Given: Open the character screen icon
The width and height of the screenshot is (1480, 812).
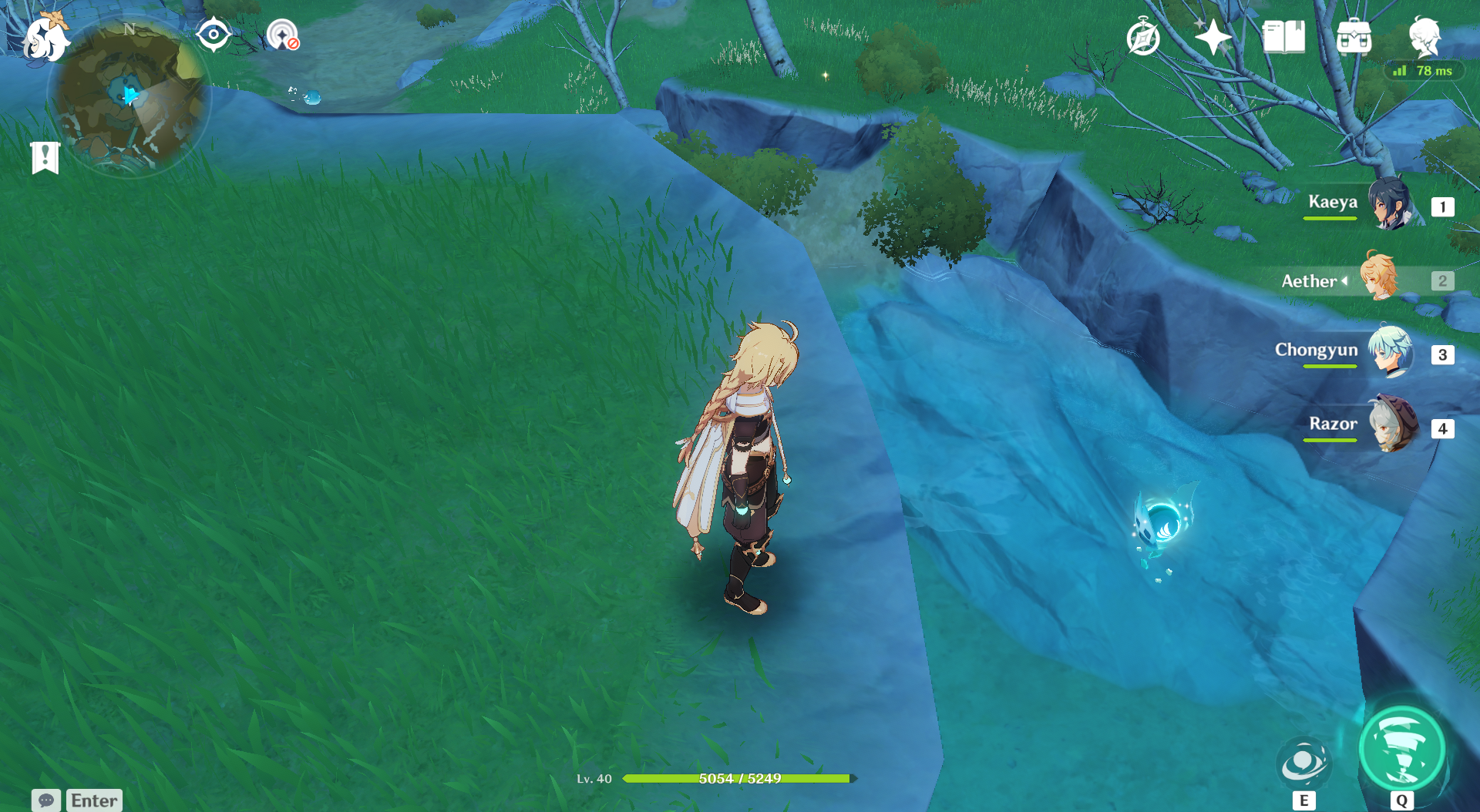Looking at the screenshot, I should tap(1424, 35).
